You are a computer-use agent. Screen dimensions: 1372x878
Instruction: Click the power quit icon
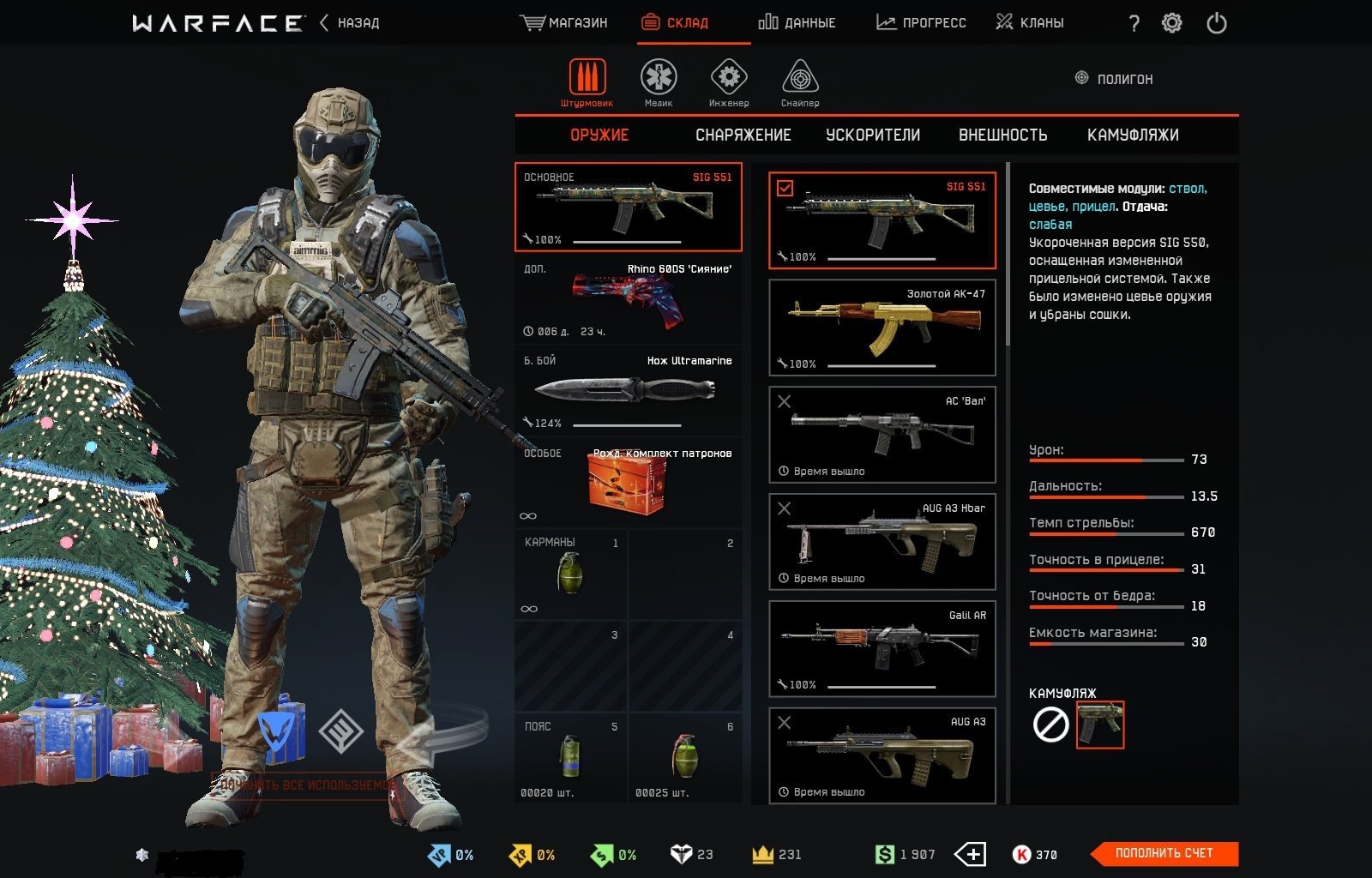click(1216, 23)
